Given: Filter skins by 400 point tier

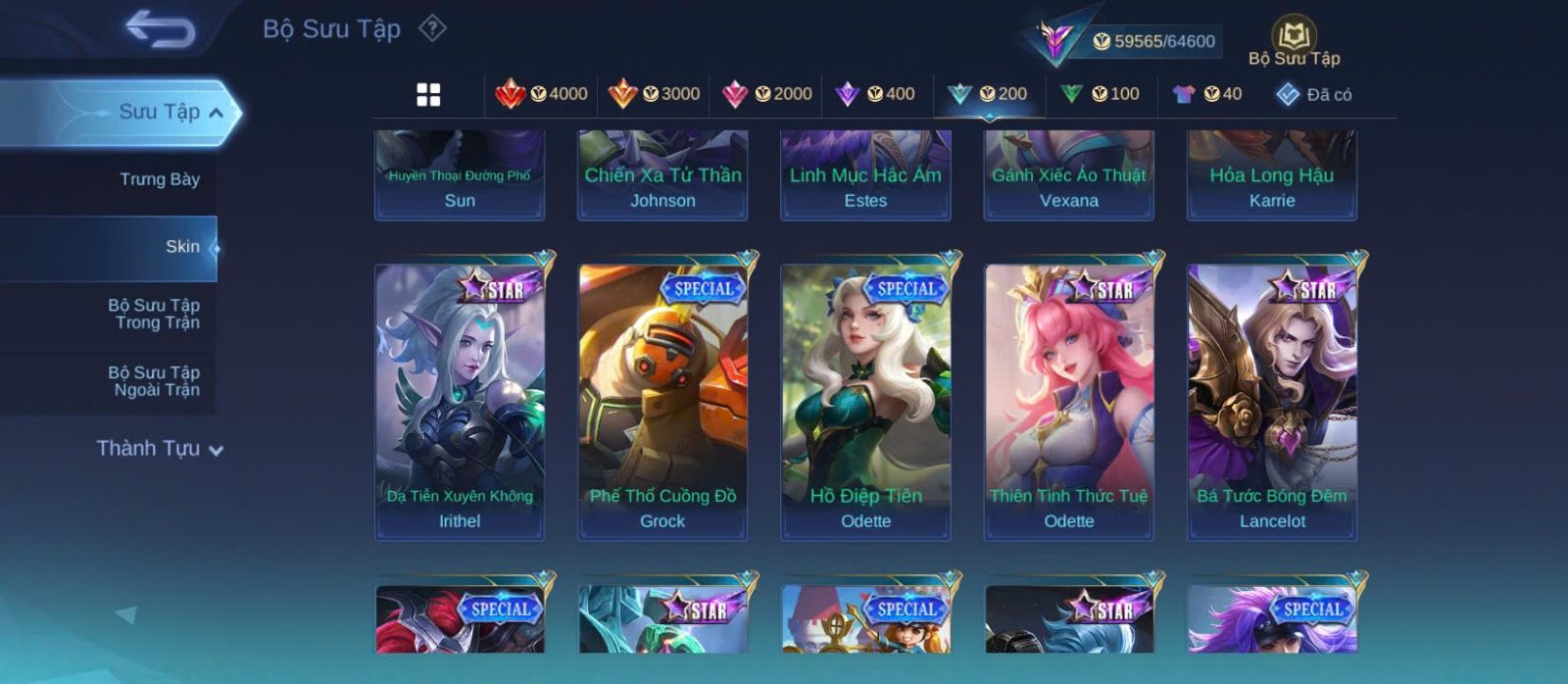Looking at the screenshot, I should (875, 94).
